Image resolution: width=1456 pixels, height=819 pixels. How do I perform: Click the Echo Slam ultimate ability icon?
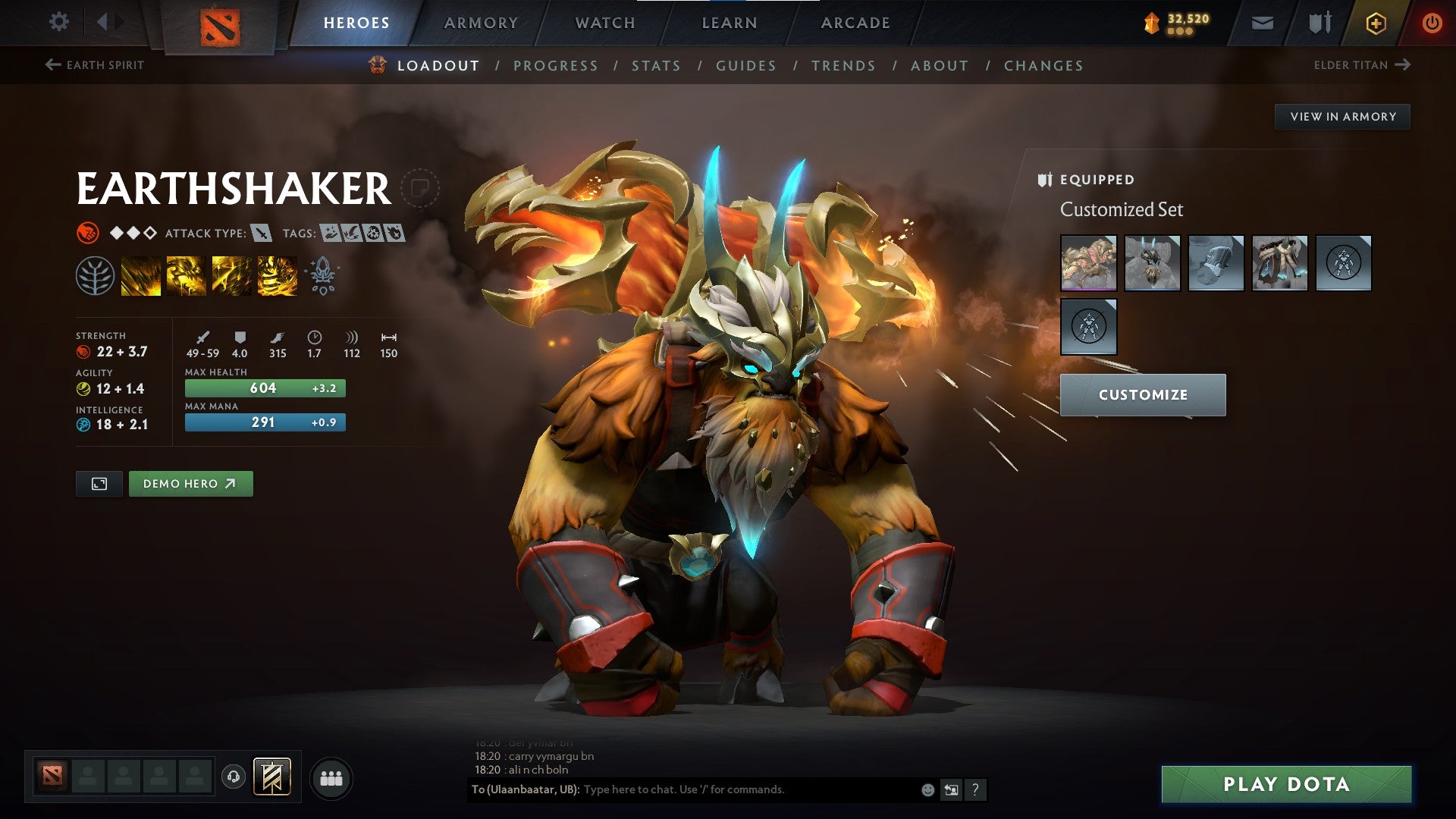click(x=277, y=275)
